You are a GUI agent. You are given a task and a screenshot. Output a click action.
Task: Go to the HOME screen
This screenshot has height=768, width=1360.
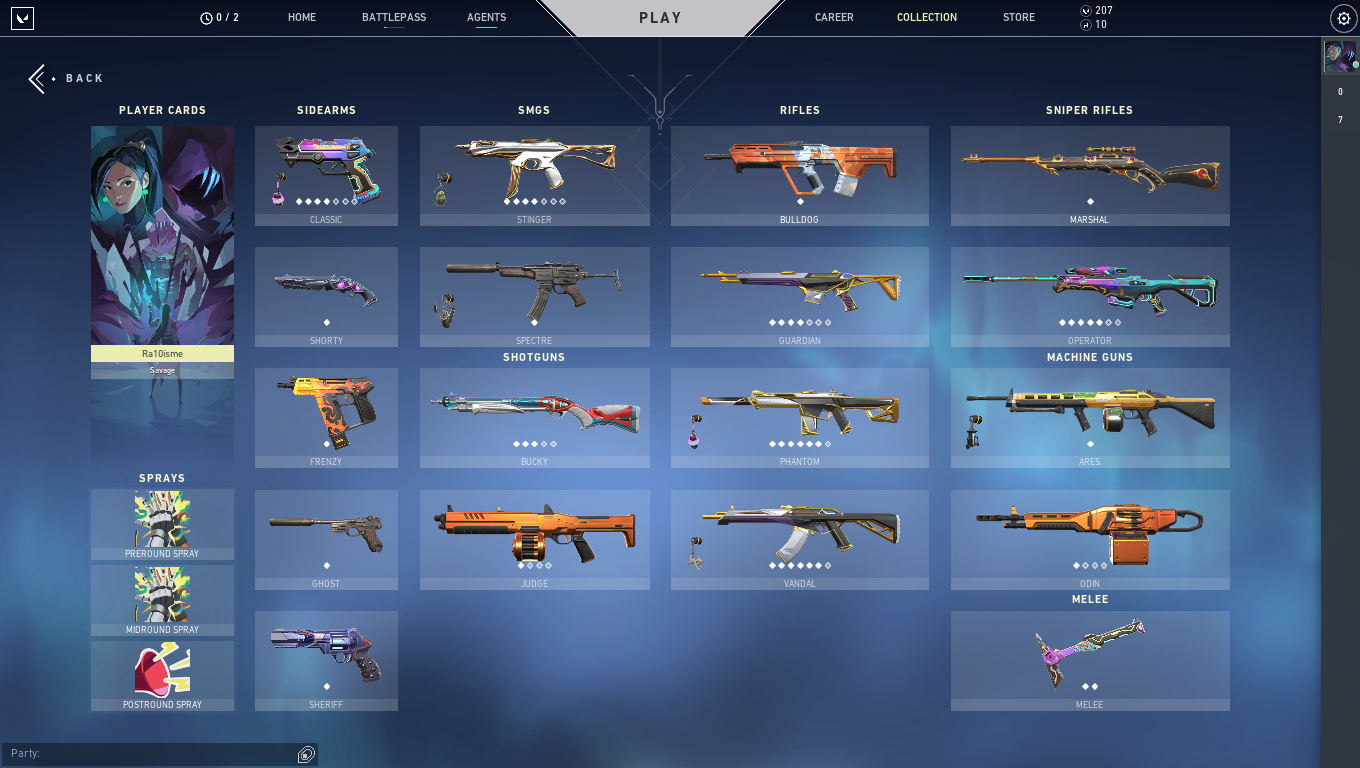(x=301, y=17)
